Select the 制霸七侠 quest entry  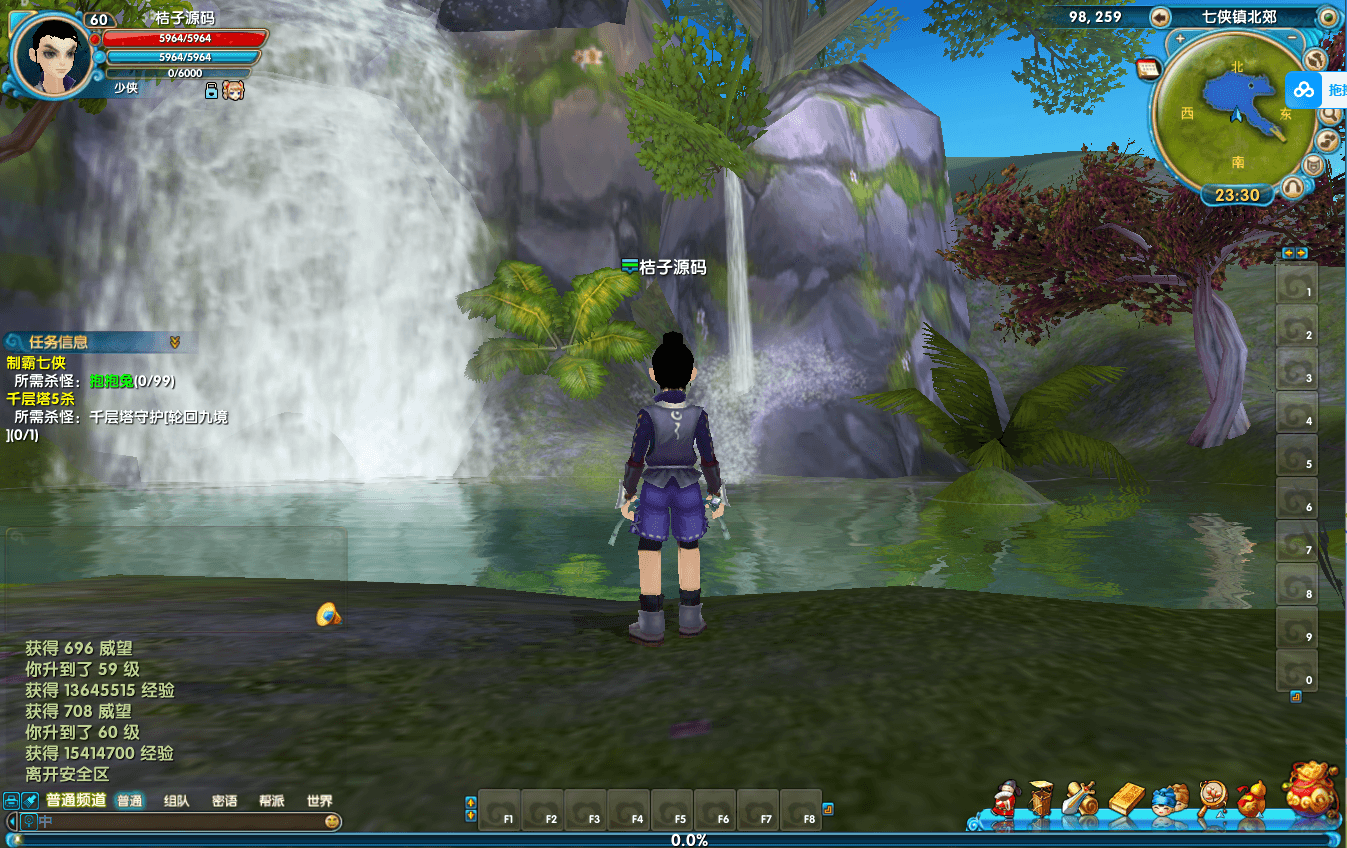pyautogui.click(x=36, y=362)
